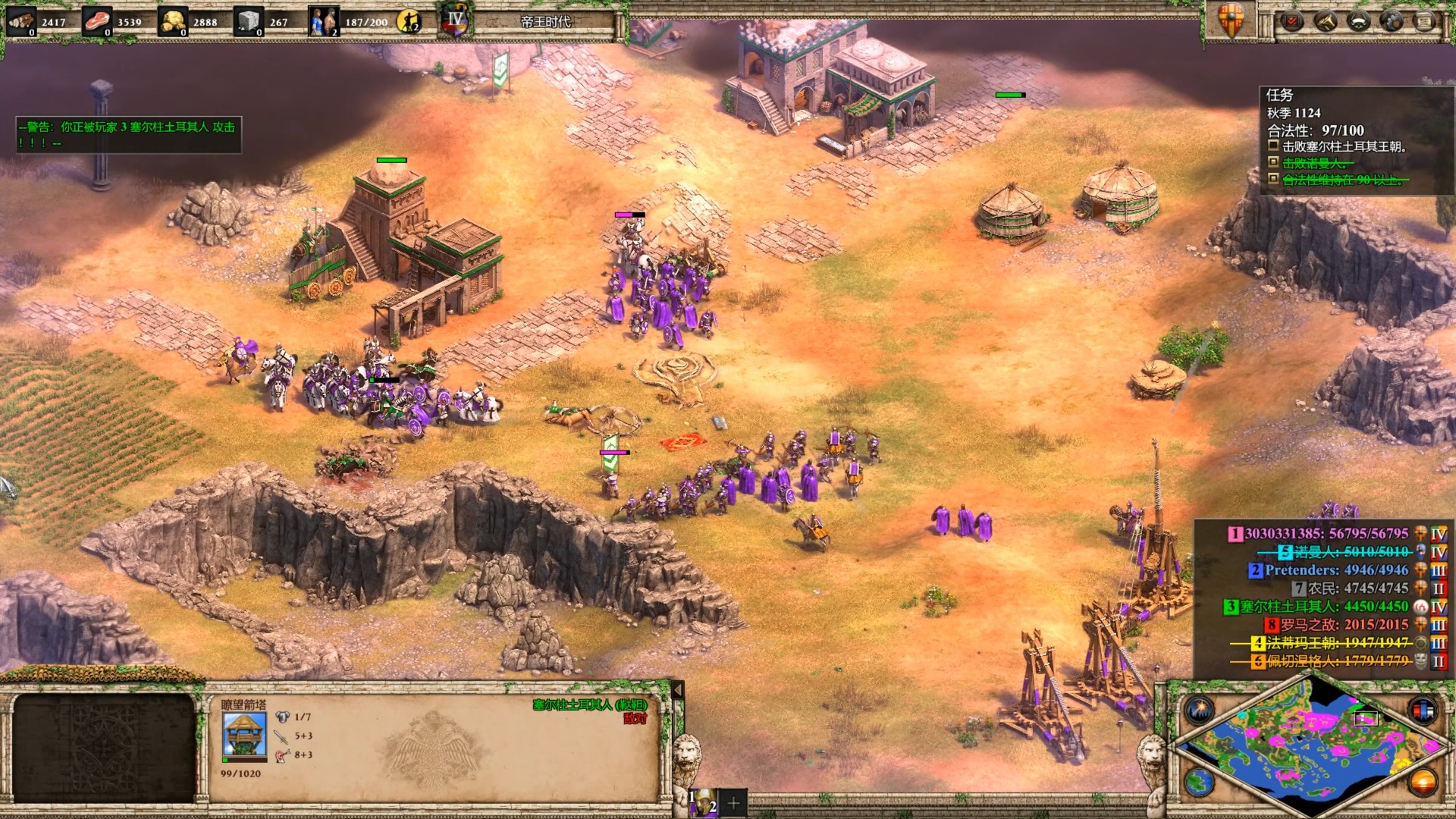Select the idle villager button
1456x819 pixels.
(409, 21)
